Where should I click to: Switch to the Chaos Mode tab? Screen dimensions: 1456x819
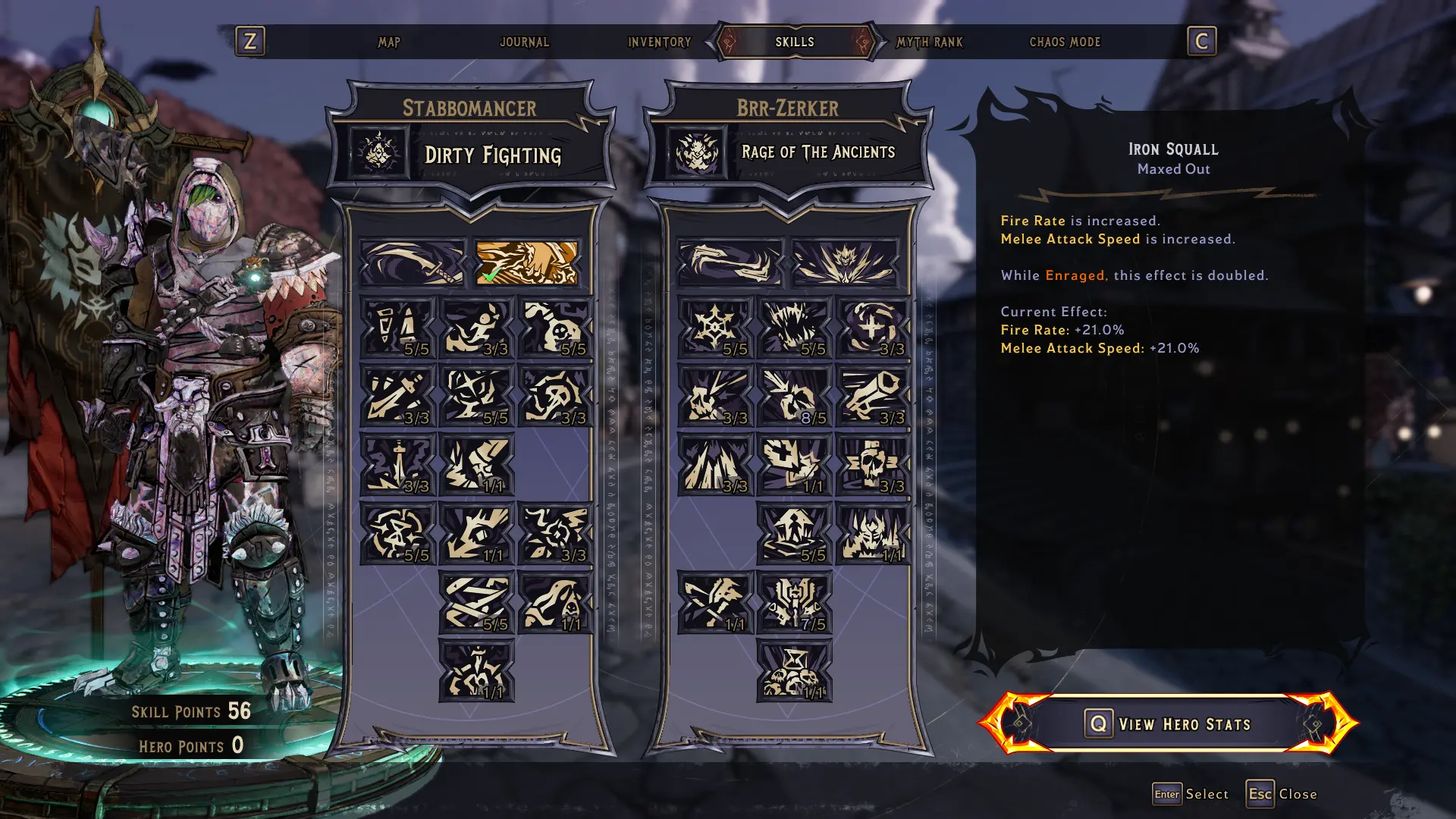tap(1064, 42)
